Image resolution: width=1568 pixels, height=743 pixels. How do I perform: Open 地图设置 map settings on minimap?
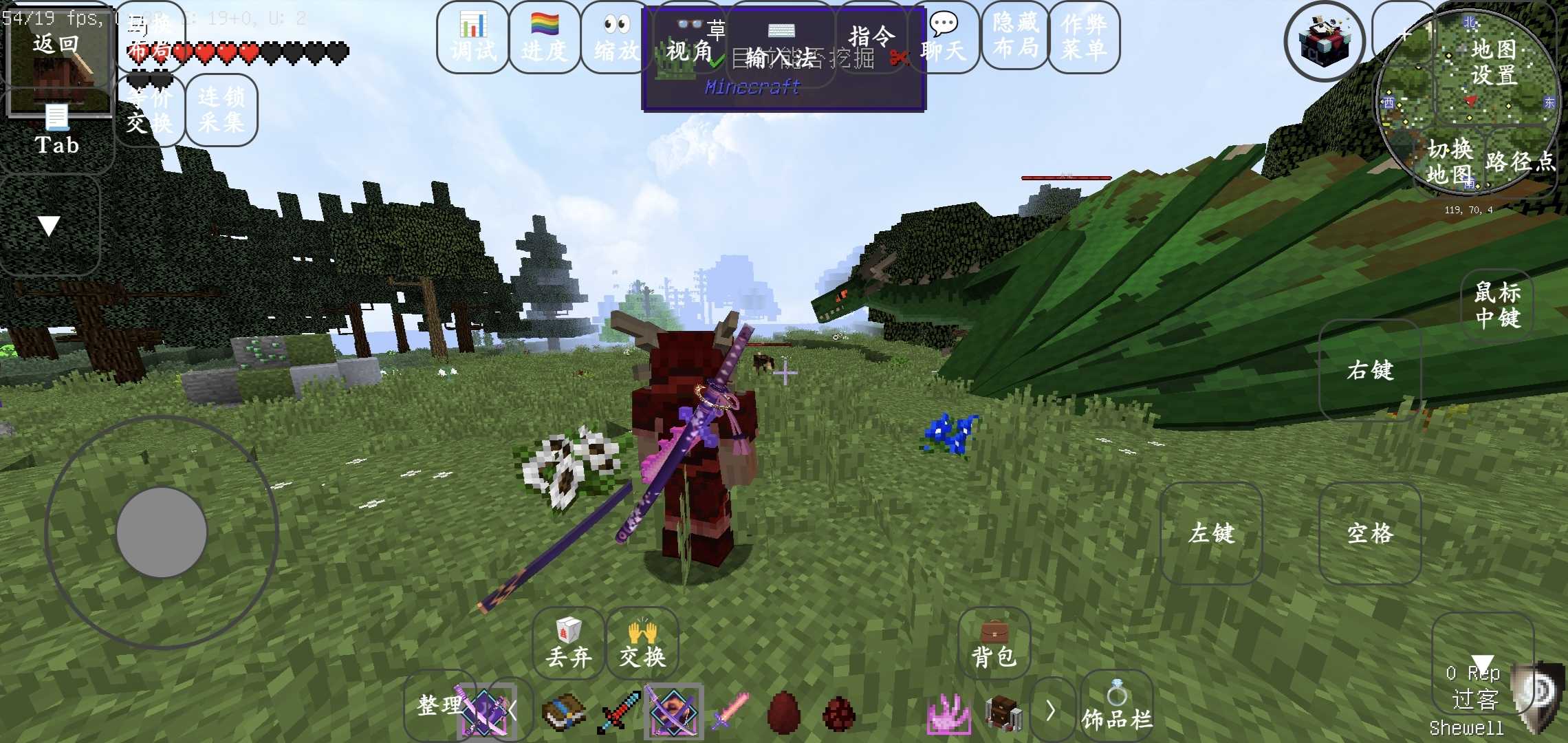tap(1494, 62)
